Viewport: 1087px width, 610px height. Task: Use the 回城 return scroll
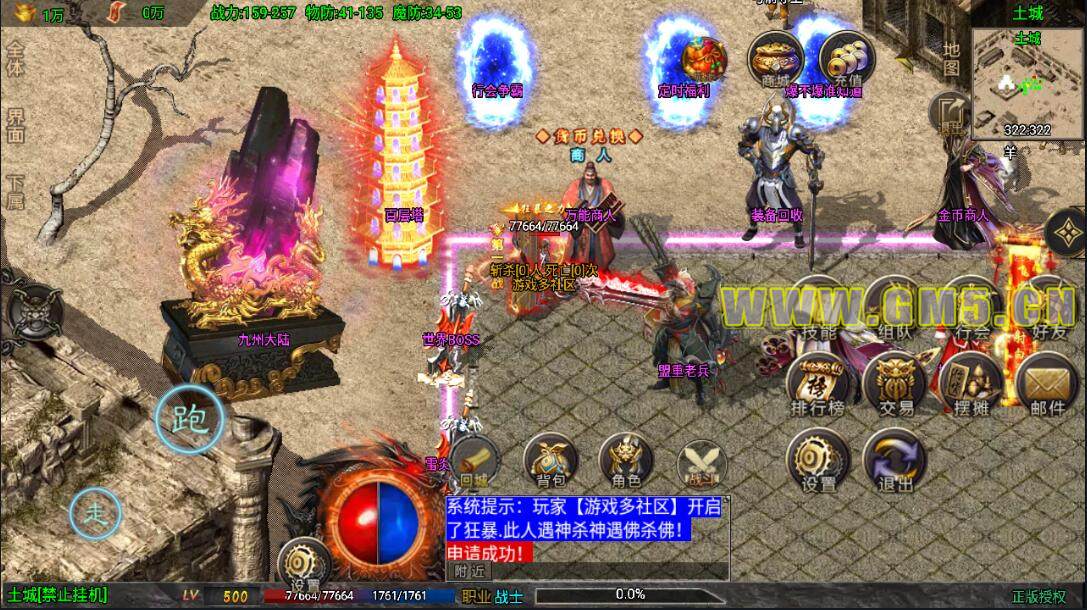(x=475, y=463)
